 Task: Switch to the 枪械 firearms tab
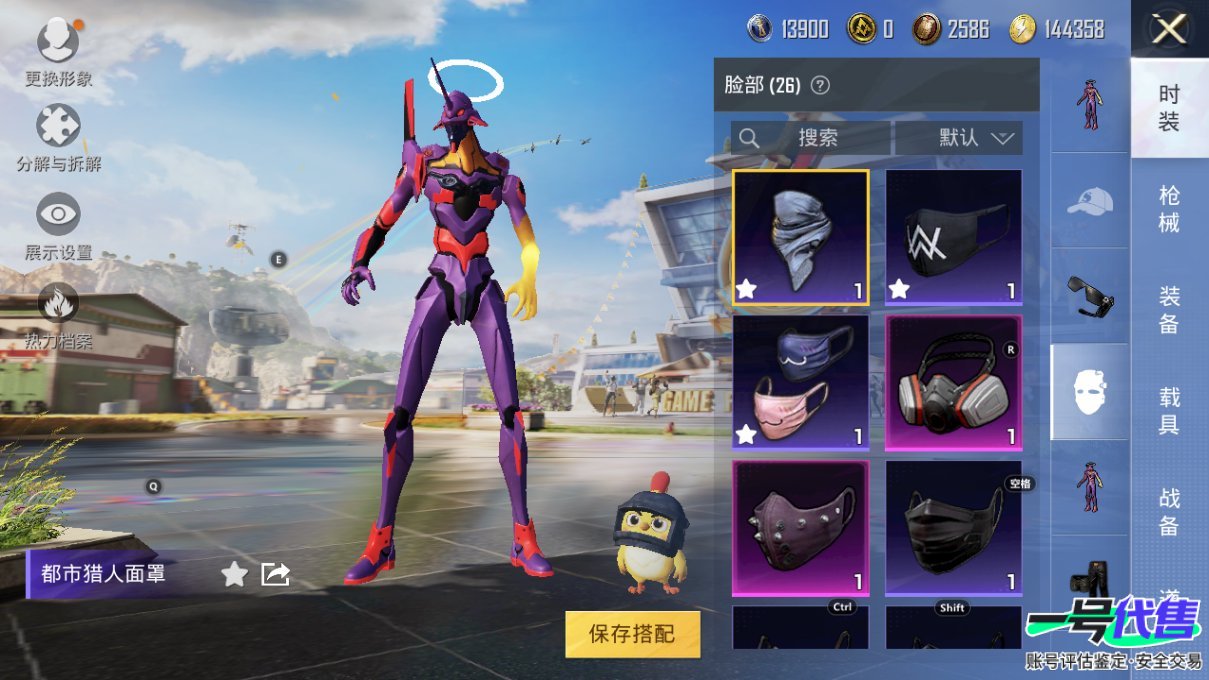(x=1169, y=208)
